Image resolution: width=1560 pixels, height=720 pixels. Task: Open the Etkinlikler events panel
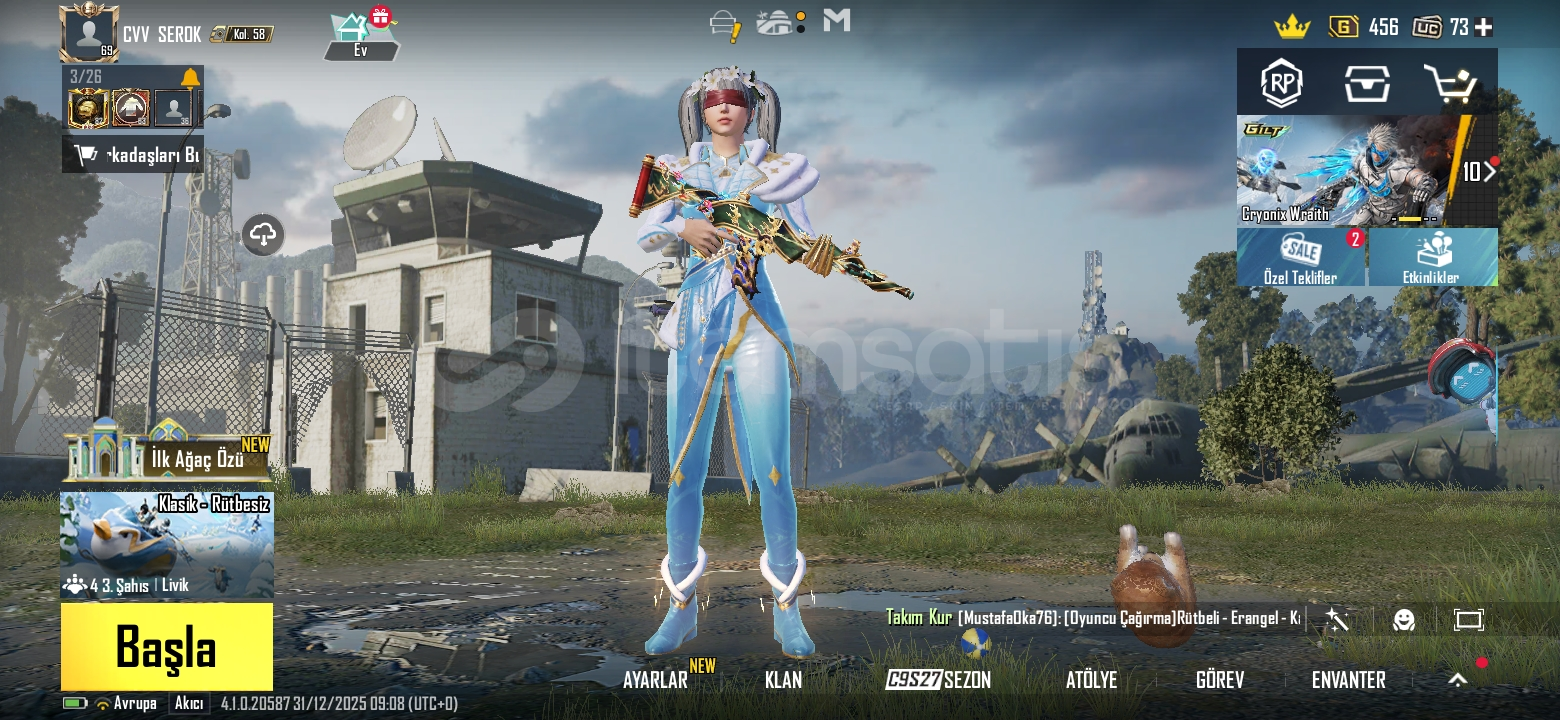click(x=1432, y=257)
